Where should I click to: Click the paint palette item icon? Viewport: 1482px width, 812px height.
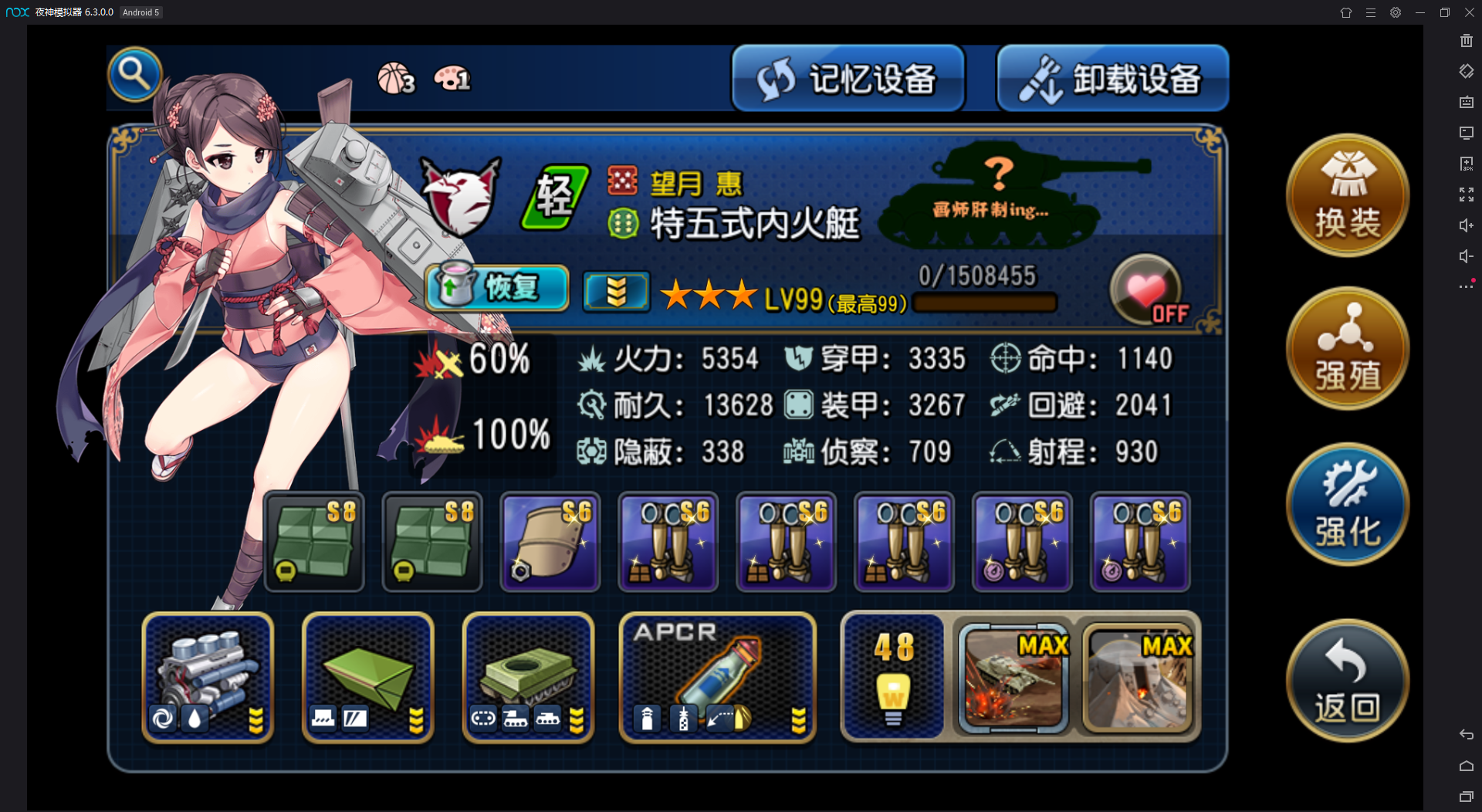point(452,79)
